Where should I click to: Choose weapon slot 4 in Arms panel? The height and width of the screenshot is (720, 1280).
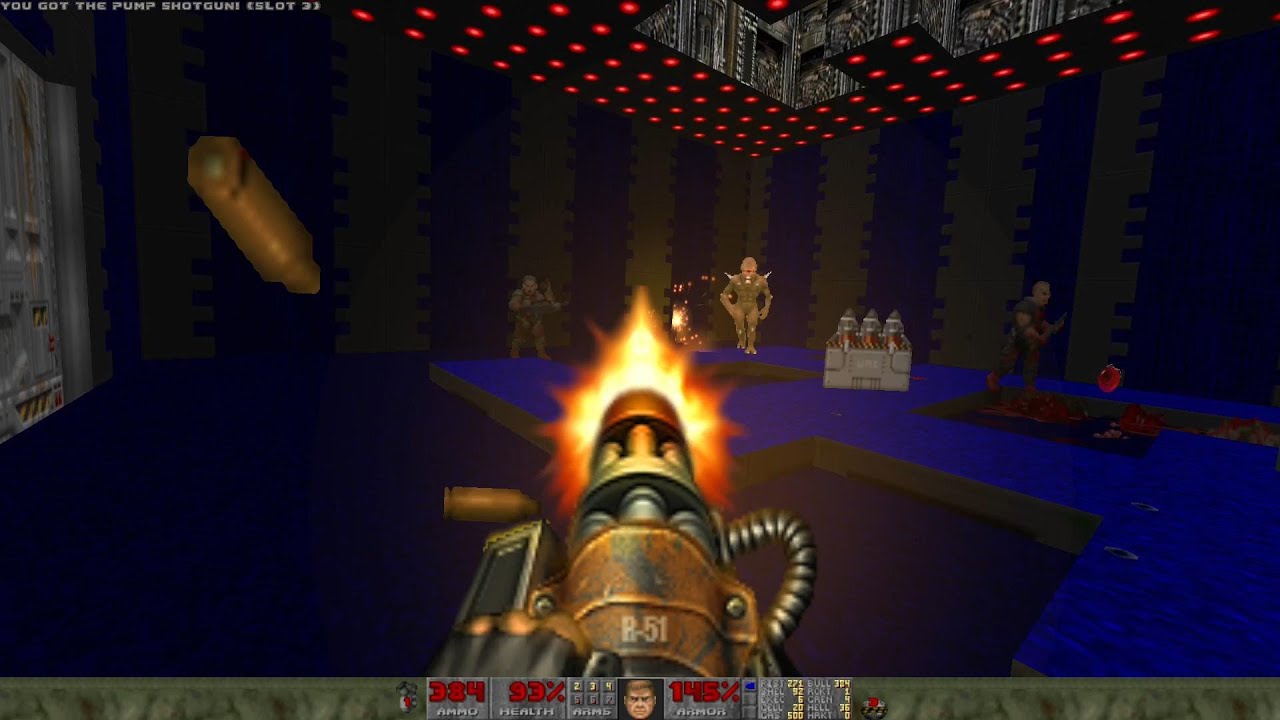click(x=608, y=686)
